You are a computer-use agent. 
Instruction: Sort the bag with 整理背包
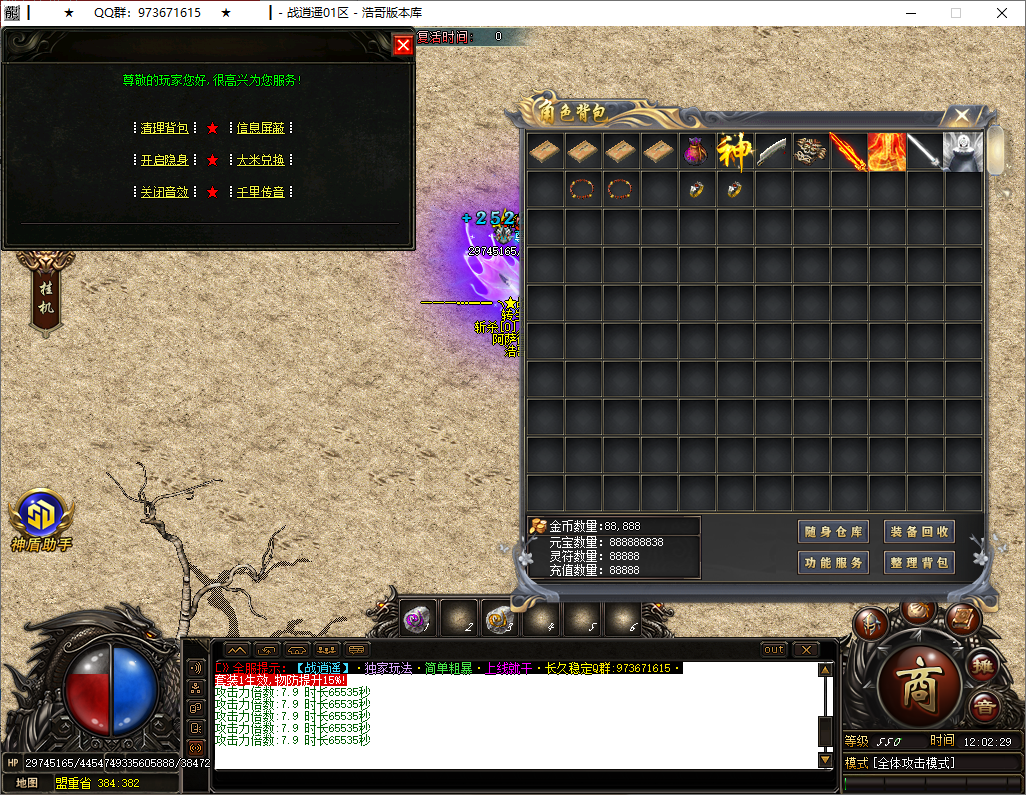920,563
